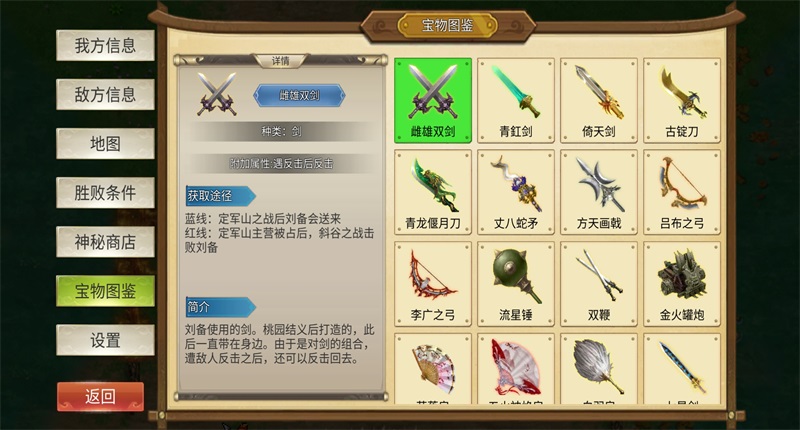Select the 青龙偃月刀 treasure tile
This screenshot has width=800, height=430.
pos(433,192)
